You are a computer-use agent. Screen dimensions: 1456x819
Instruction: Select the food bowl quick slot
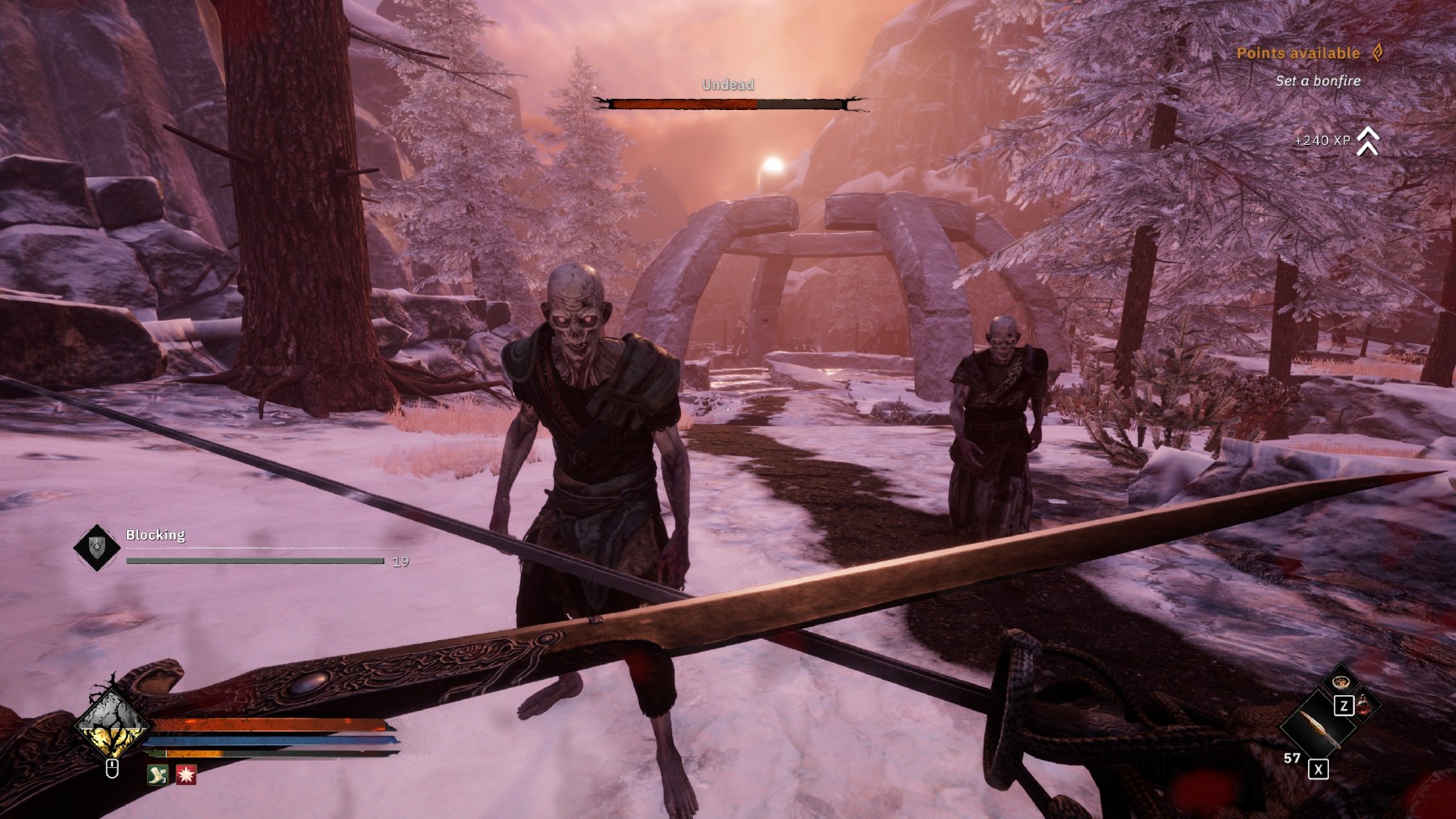1343,682
